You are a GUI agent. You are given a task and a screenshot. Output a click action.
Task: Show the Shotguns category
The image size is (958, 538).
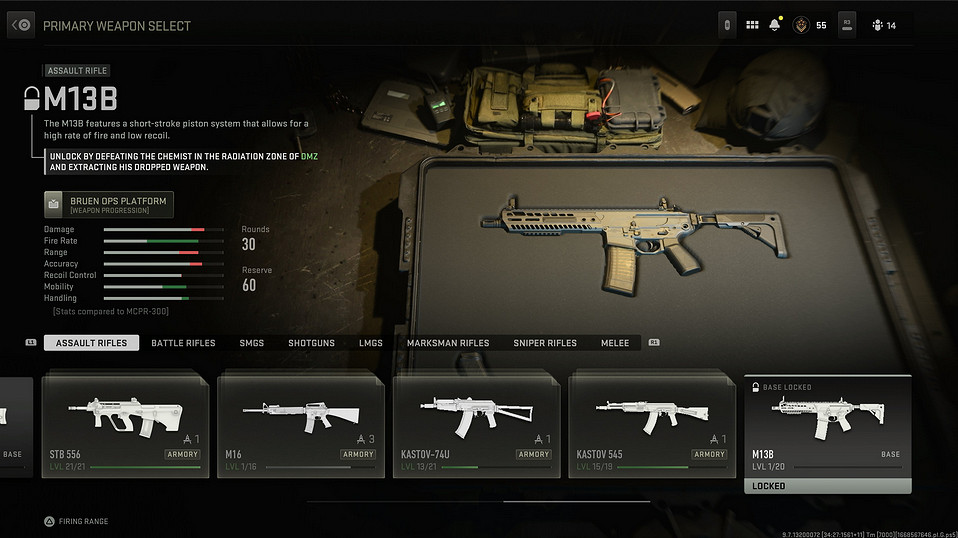[311, 343]
